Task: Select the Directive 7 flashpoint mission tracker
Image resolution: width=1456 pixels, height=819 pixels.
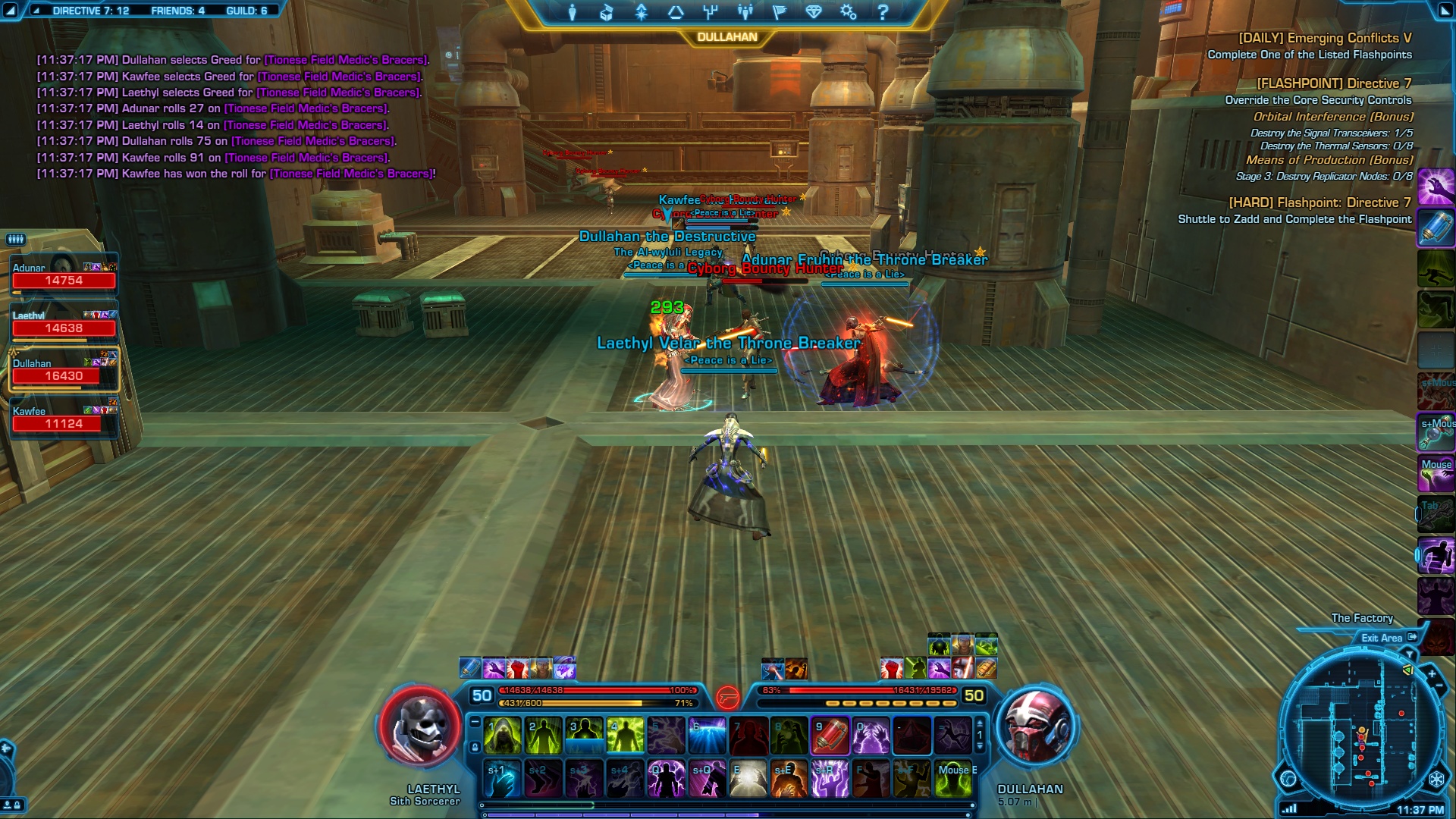Action: coord(1333,83)
